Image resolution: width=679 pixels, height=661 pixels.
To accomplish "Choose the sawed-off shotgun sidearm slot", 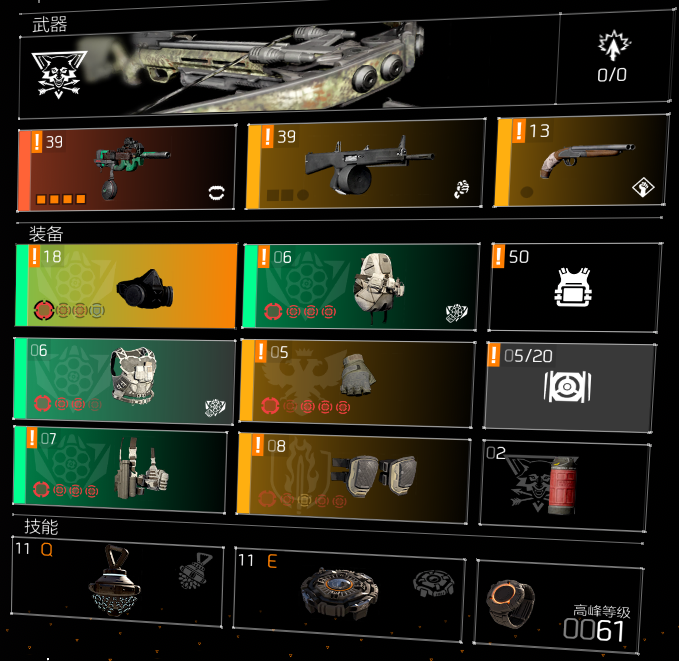I will tap(580, 159).
